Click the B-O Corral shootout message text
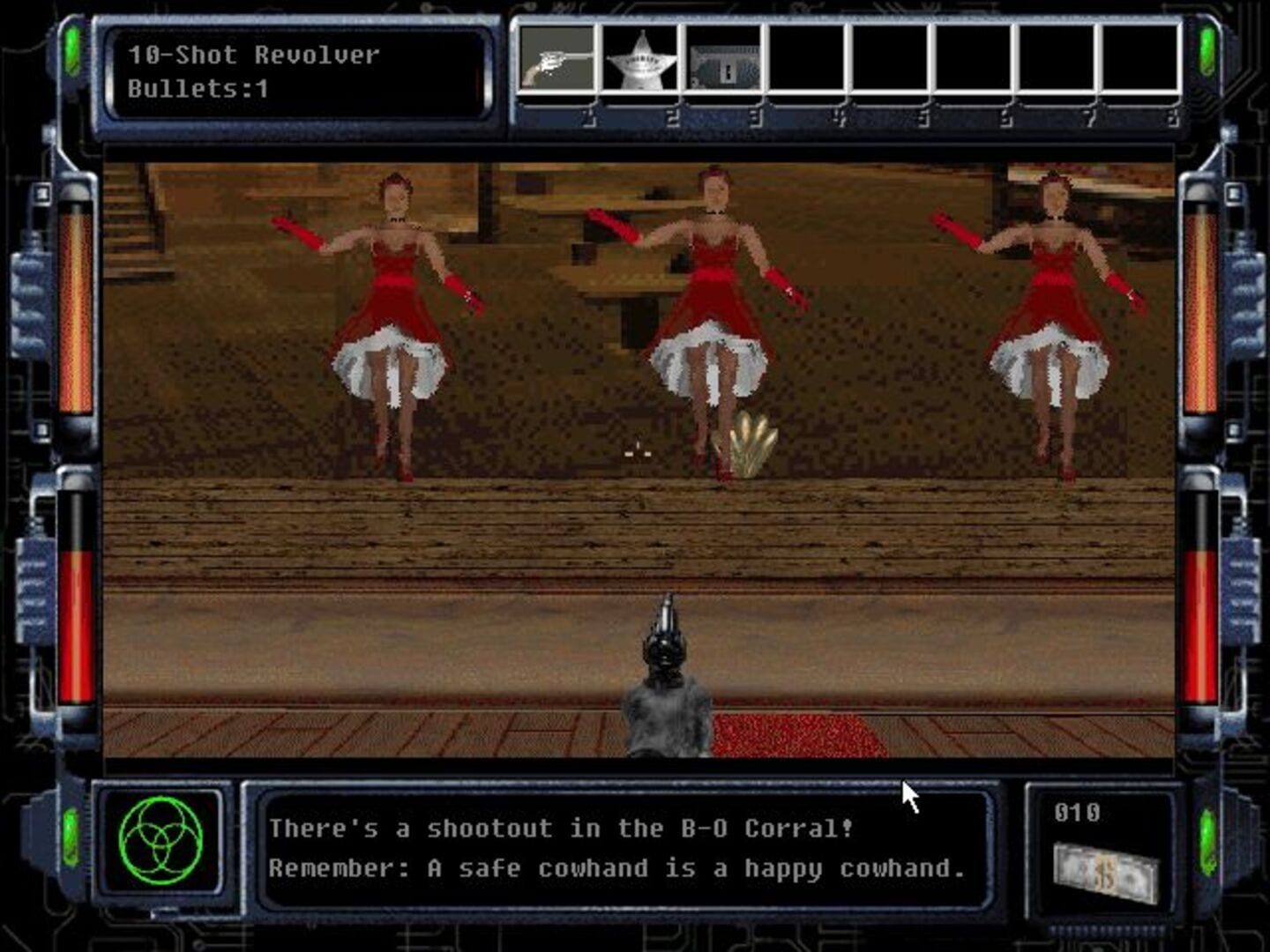 (x=564, y=829)
